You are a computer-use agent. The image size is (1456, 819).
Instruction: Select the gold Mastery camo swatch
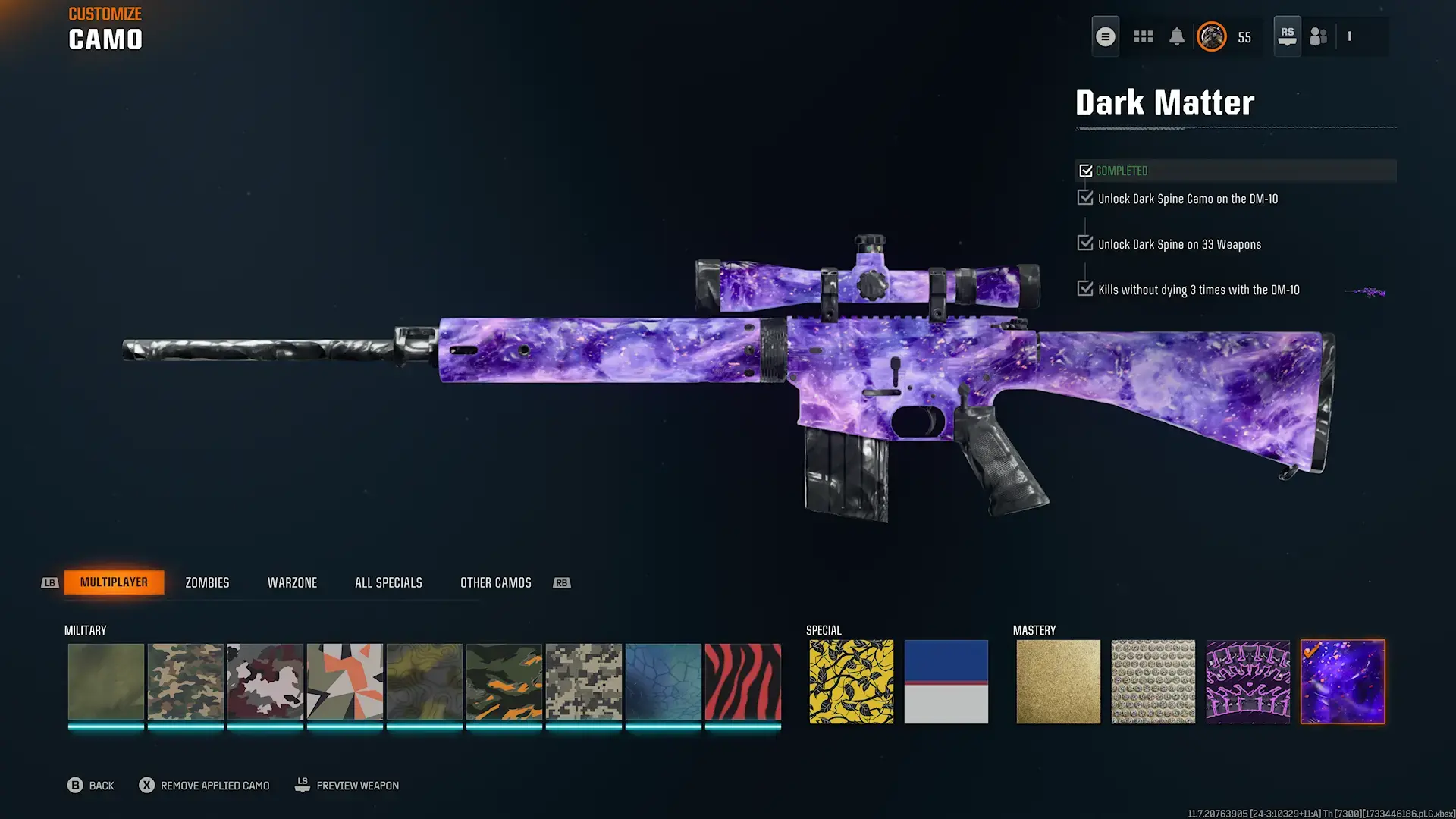pyautogui.click(x=1058, y=680)
